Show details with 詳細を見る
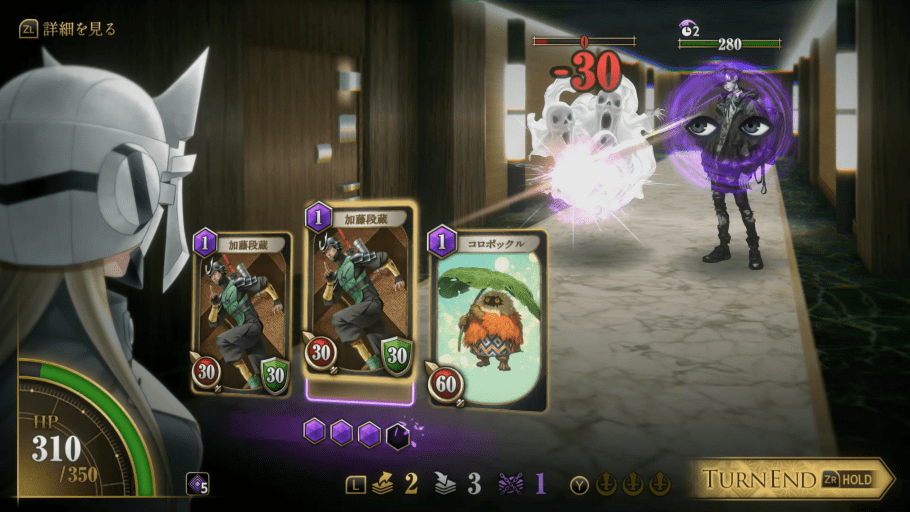This screenshot has width=910, height=512. click(68, 29)
